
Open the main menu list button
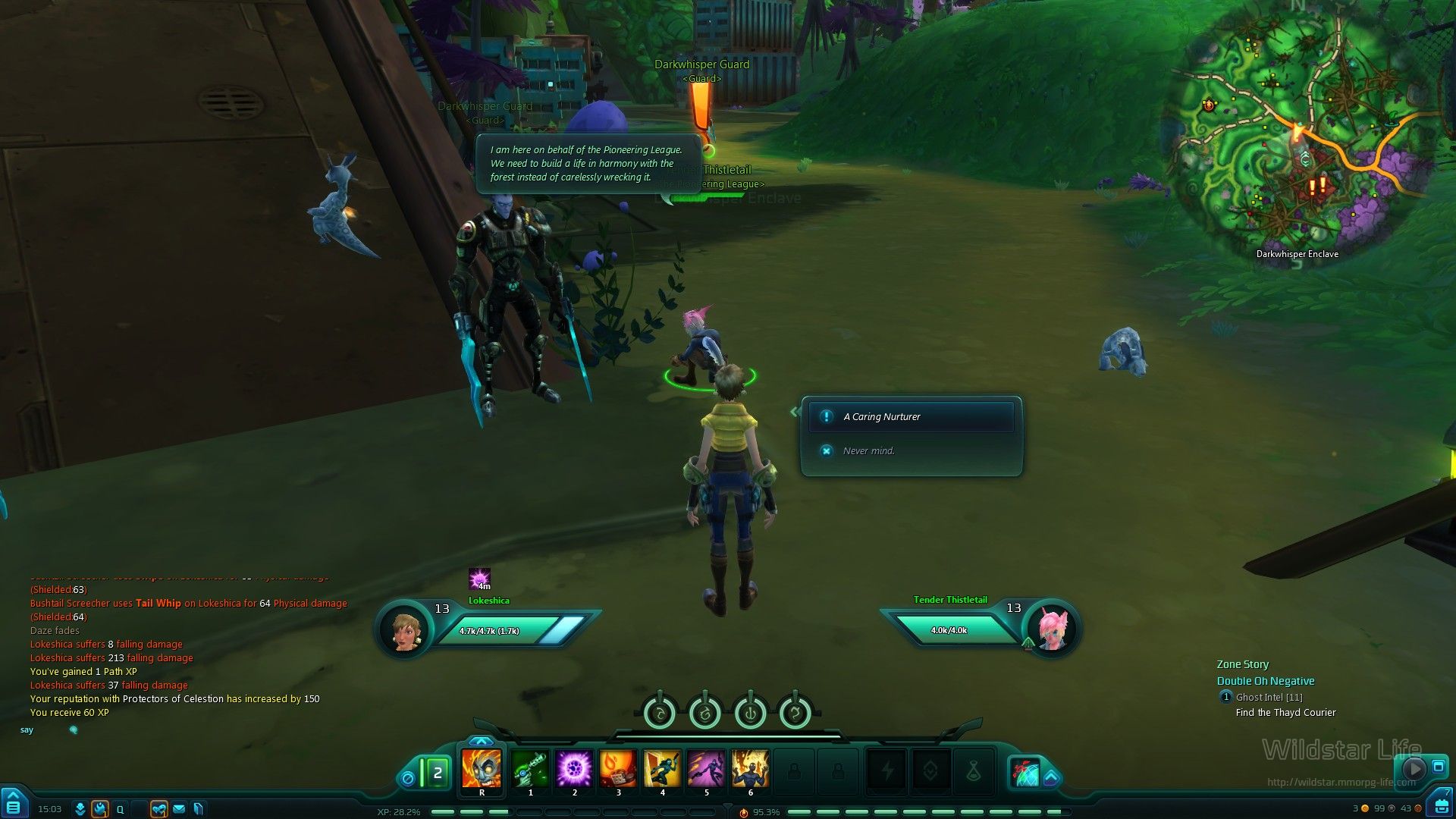pyautogui.click(x=13, y=805)
